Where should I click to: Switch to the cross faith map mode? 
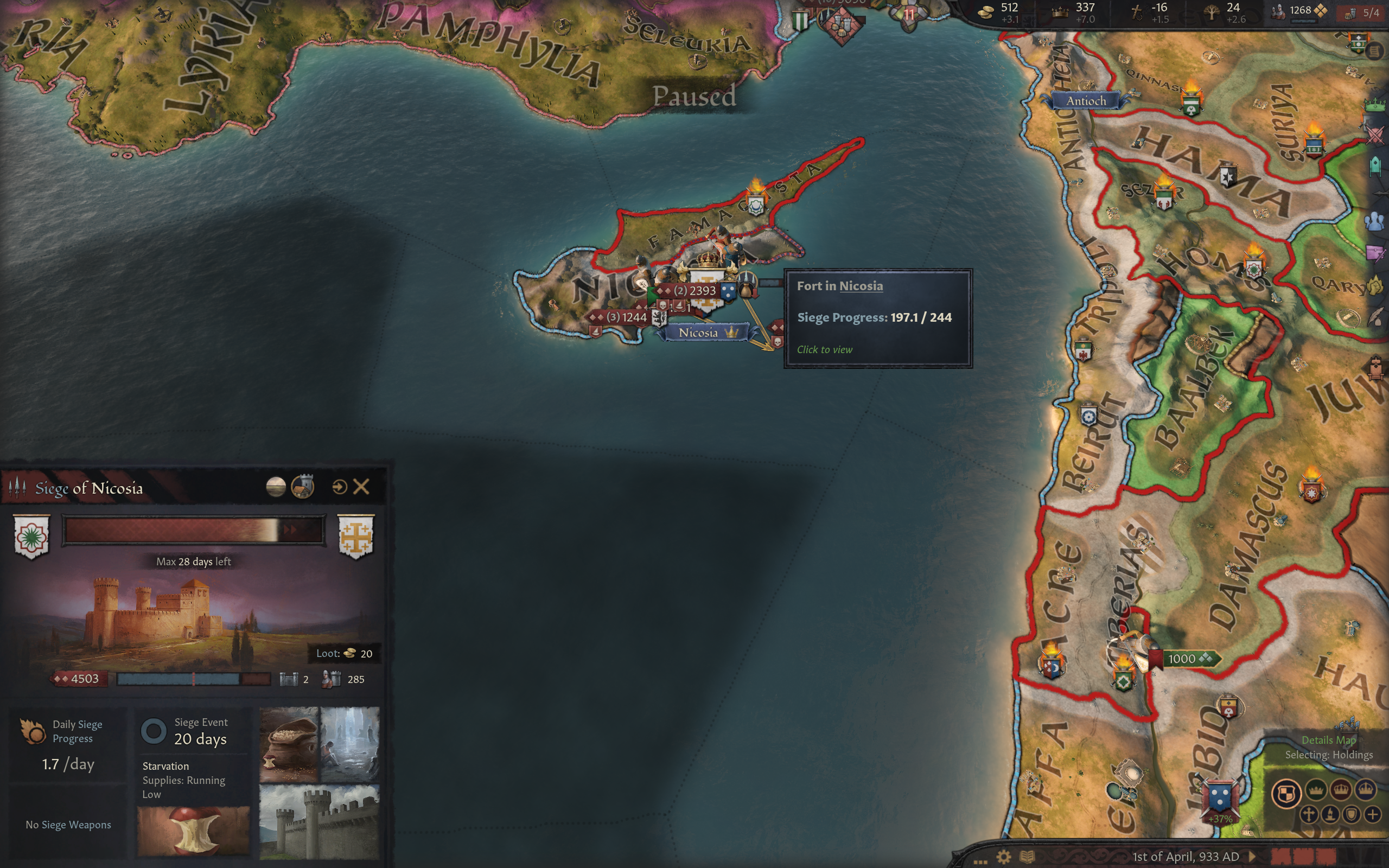(1309, 814)
